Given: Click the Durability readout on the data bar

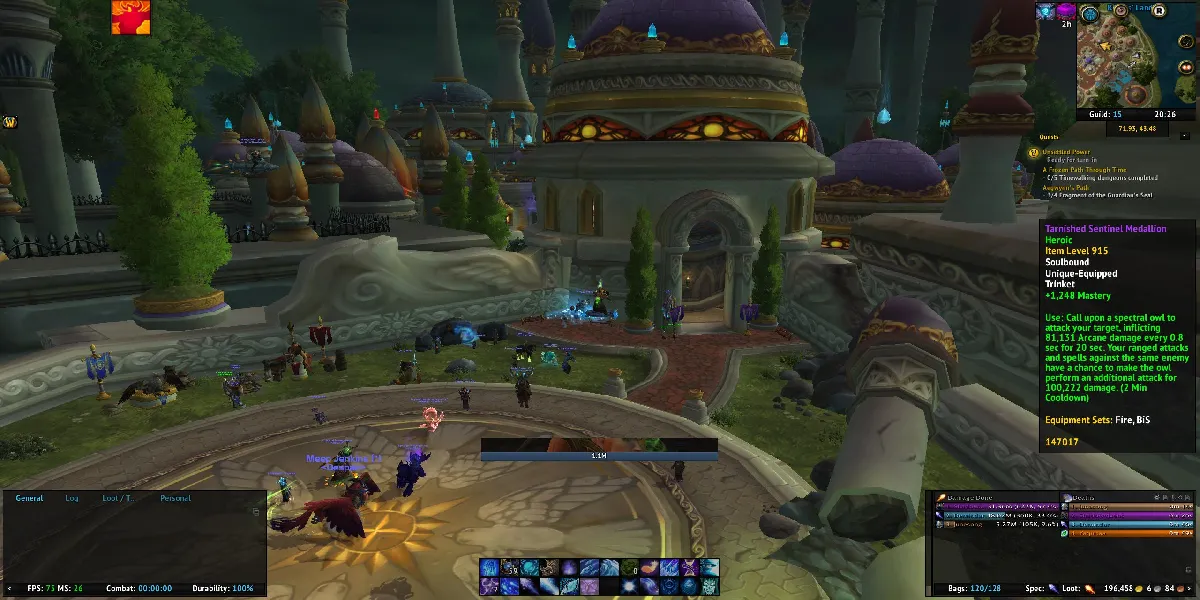Looking at the screenshot, I should 224,589.
